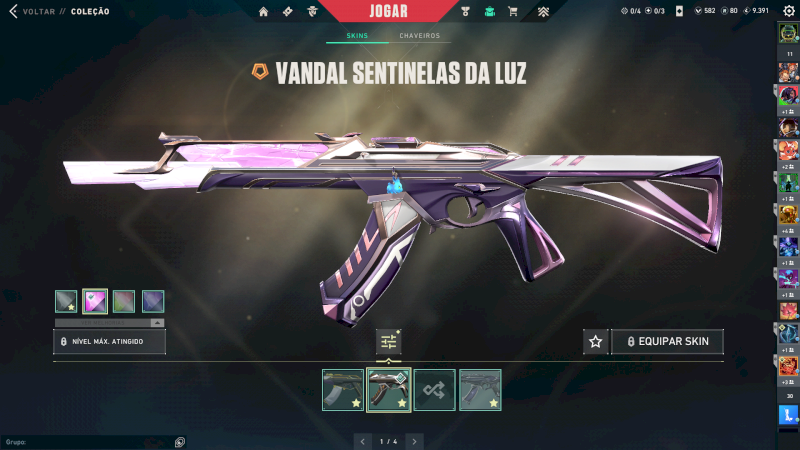Image resolution: width=800 pixels, height=450 pixels.
Task: Open the settings gear
Action: (788, 11)
